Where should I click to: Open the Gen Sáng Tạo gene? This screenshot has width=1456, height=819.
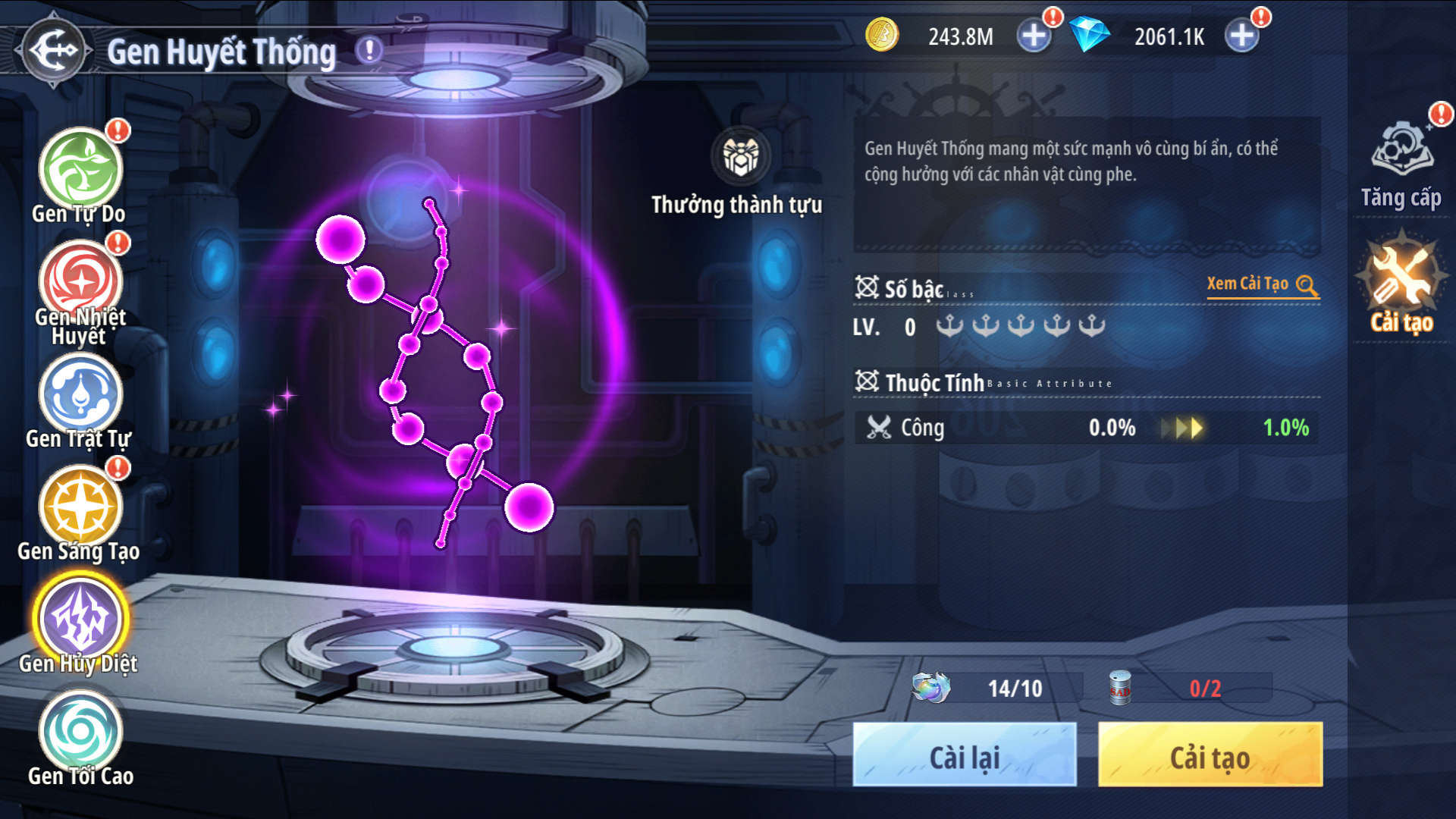point(80,507)
